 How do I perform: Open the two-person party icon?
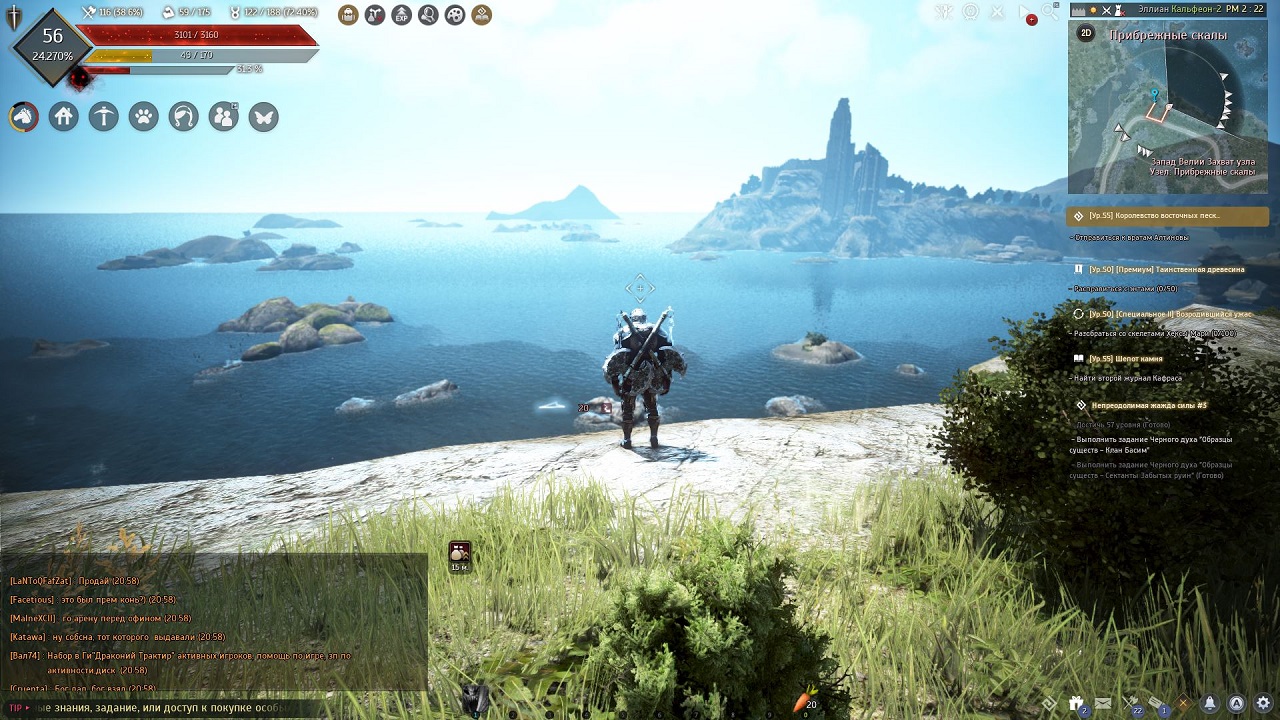(x=224, y=117)
